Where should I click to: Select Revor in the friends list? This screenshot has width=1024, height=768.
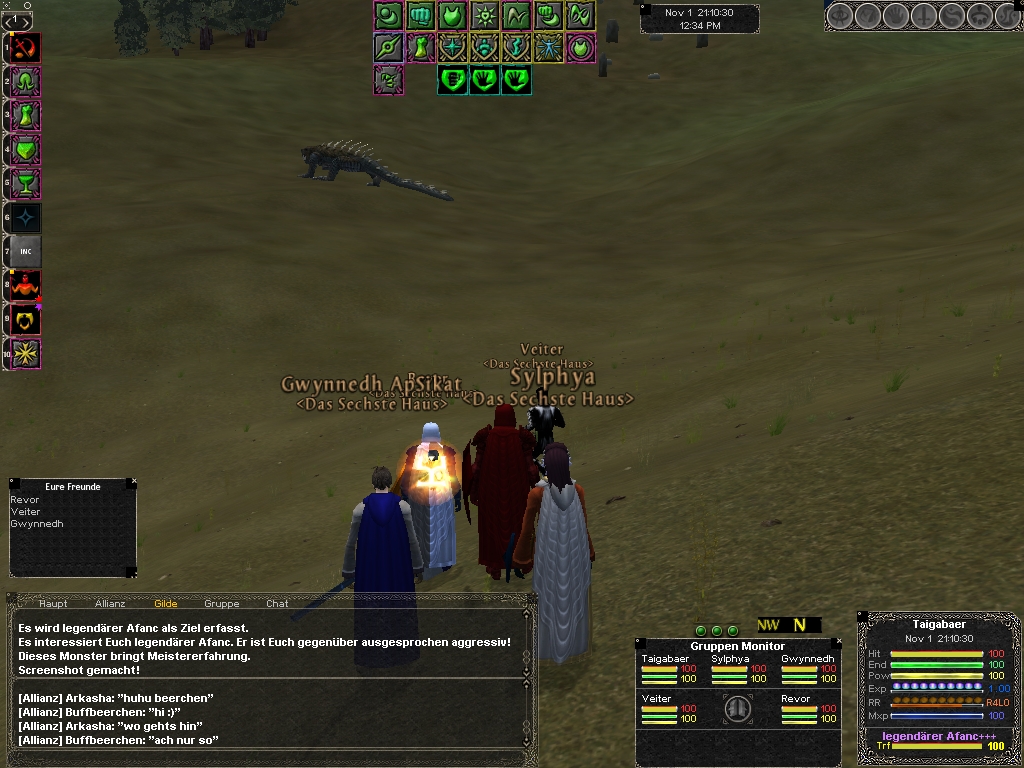(x=25, y=500)
